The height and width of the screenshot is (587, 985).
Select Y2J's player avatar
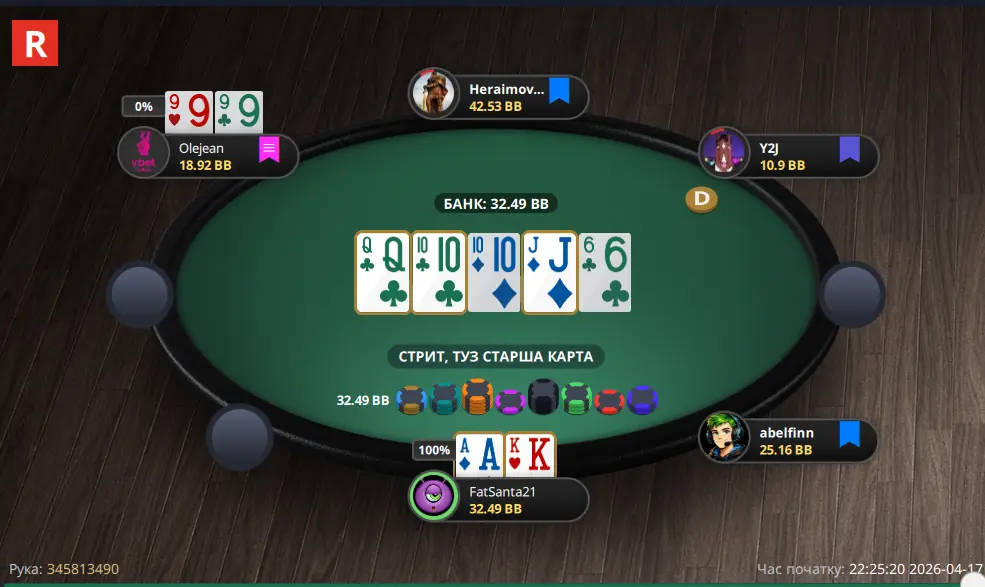723,152
